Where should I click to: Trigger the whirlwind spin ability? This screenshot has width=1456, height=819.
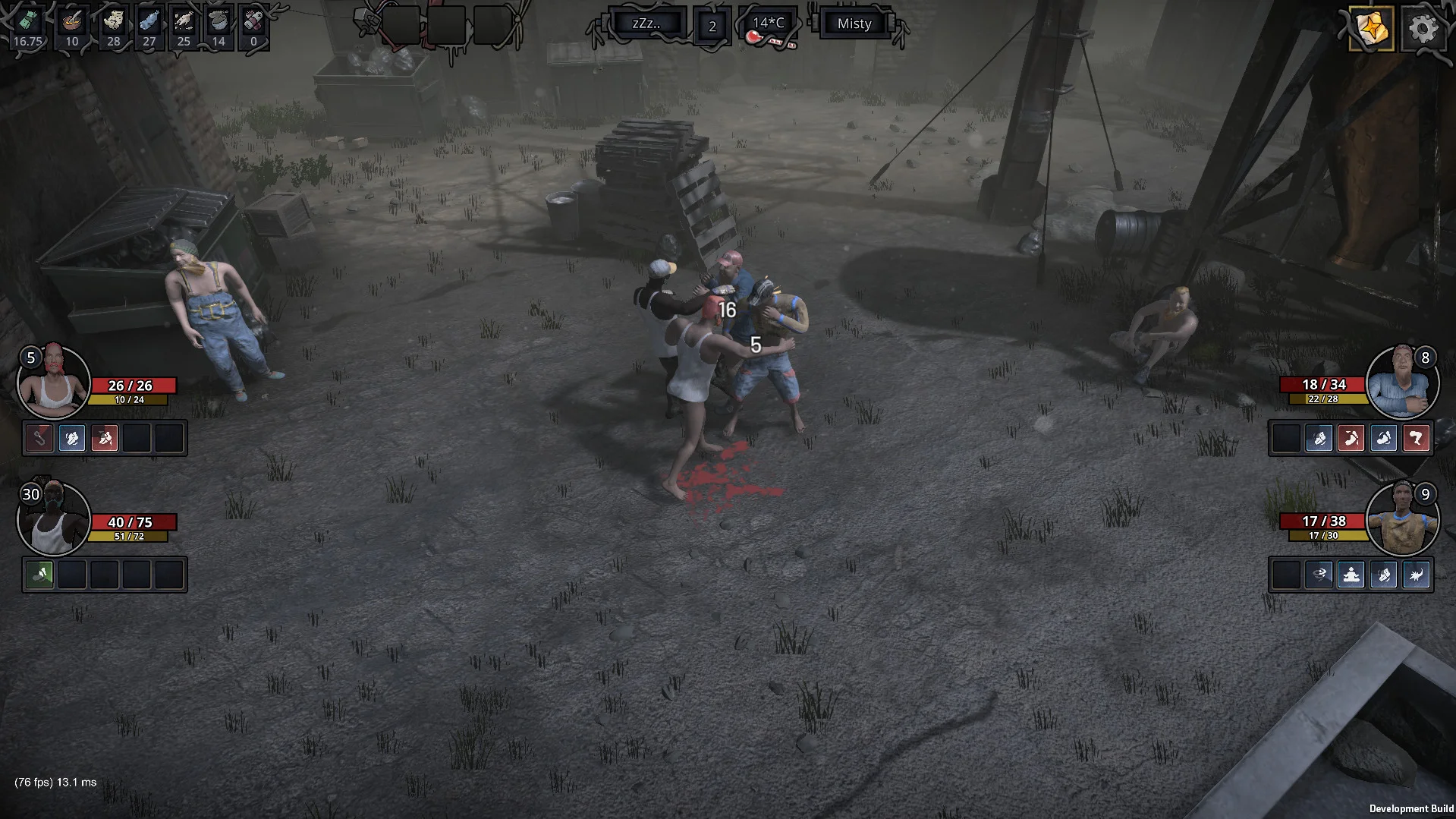1319,575
